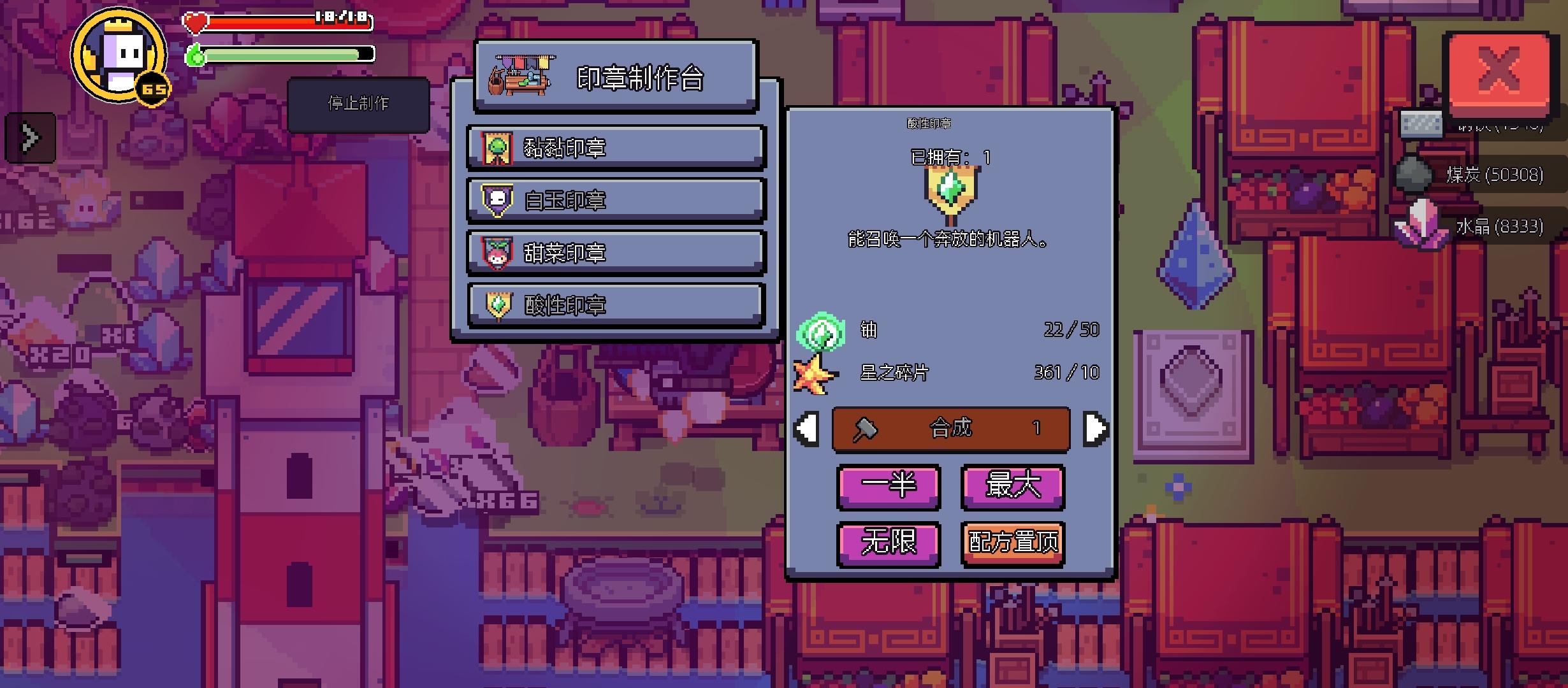Screen dimensions: 1568x688
Task: Toggle 无限 unlimited crafting mode
Action: point(889,543)
